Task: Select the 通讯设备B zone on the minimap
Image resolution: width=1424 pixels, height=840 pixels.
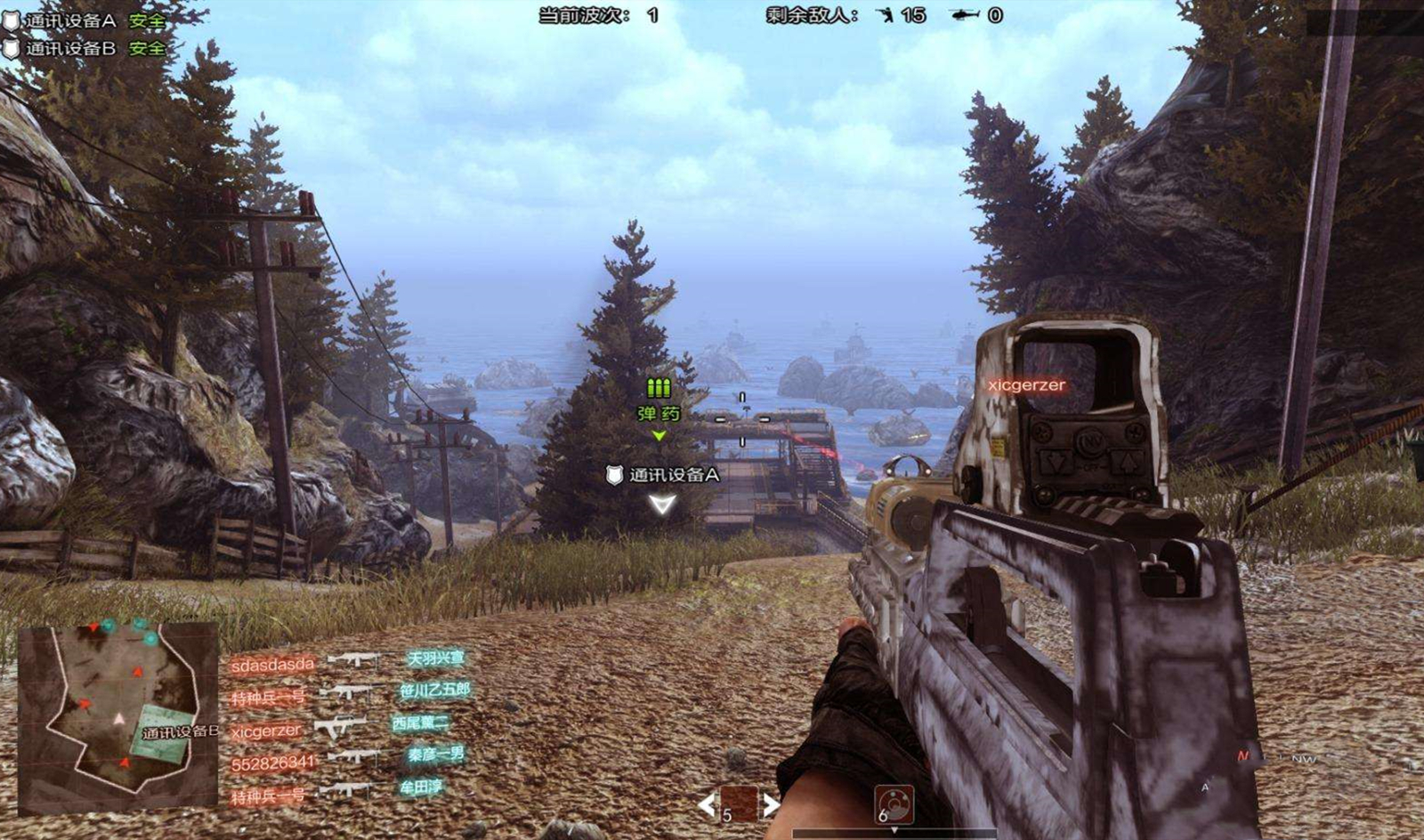Action: click(166, 732)
